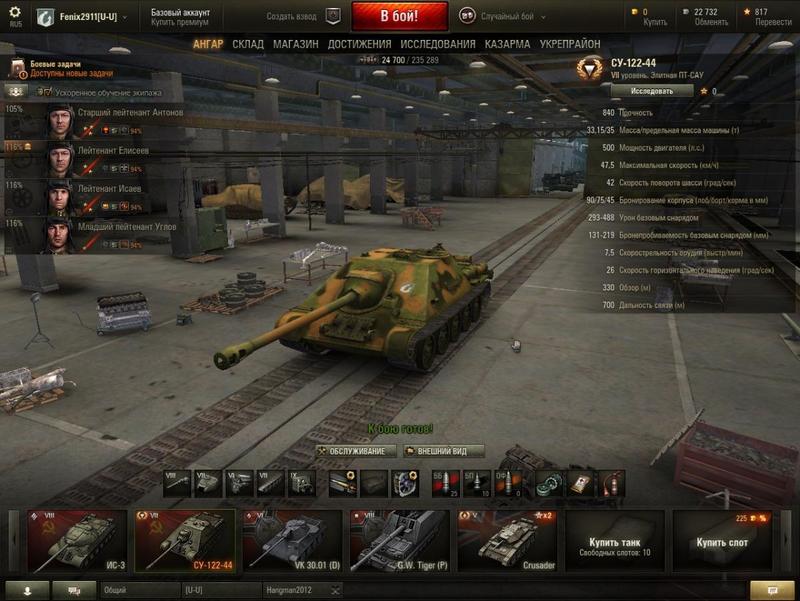Image resolution: width=800 pixels, height=601 pixels.
Task: Switch to the УКРЕПРАЙОН tab
Action: (570, 45)
